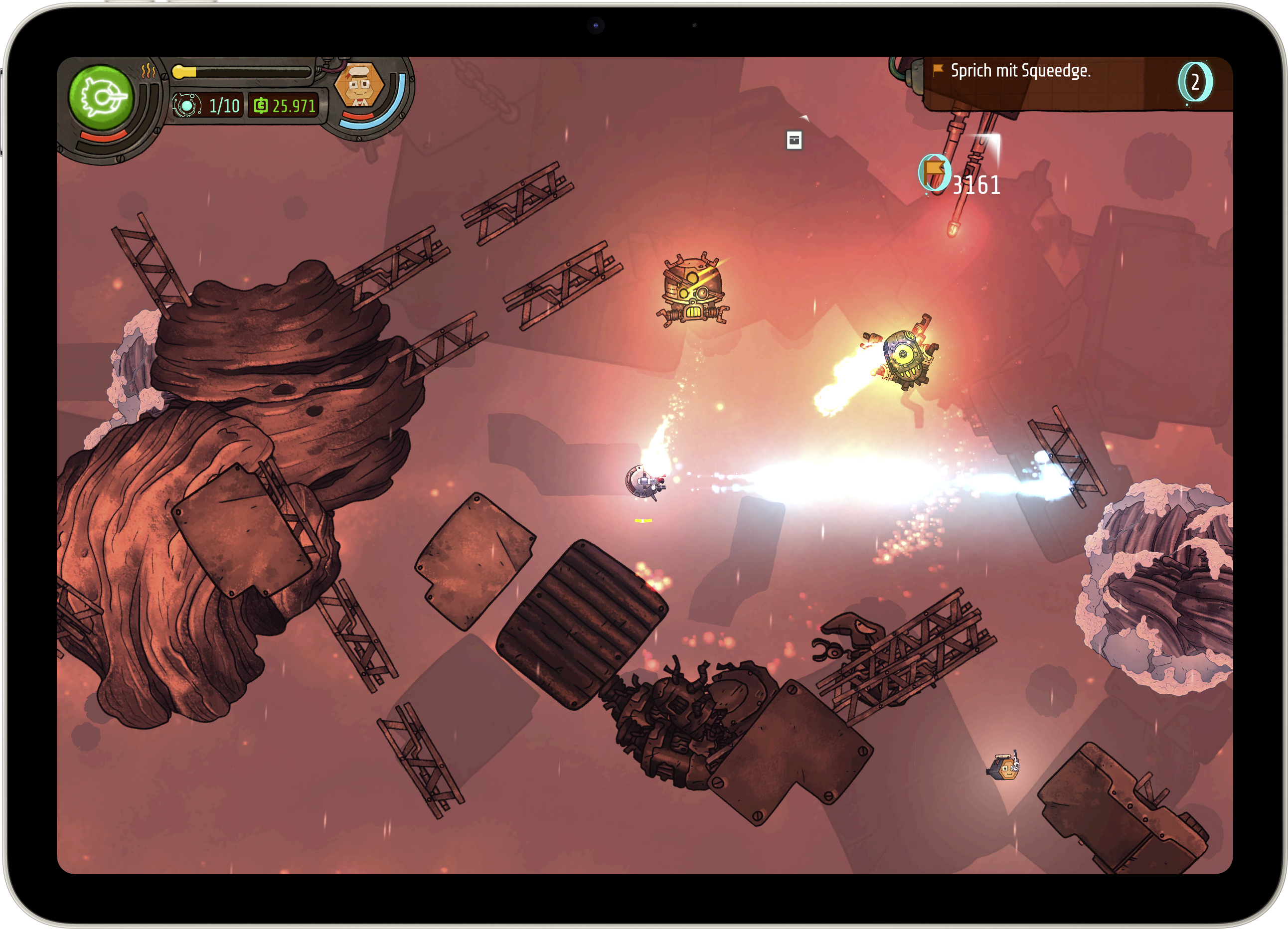1288x929 pixels.
Task: Tap the white crate marker icon
Action: (x=794, y=140)
